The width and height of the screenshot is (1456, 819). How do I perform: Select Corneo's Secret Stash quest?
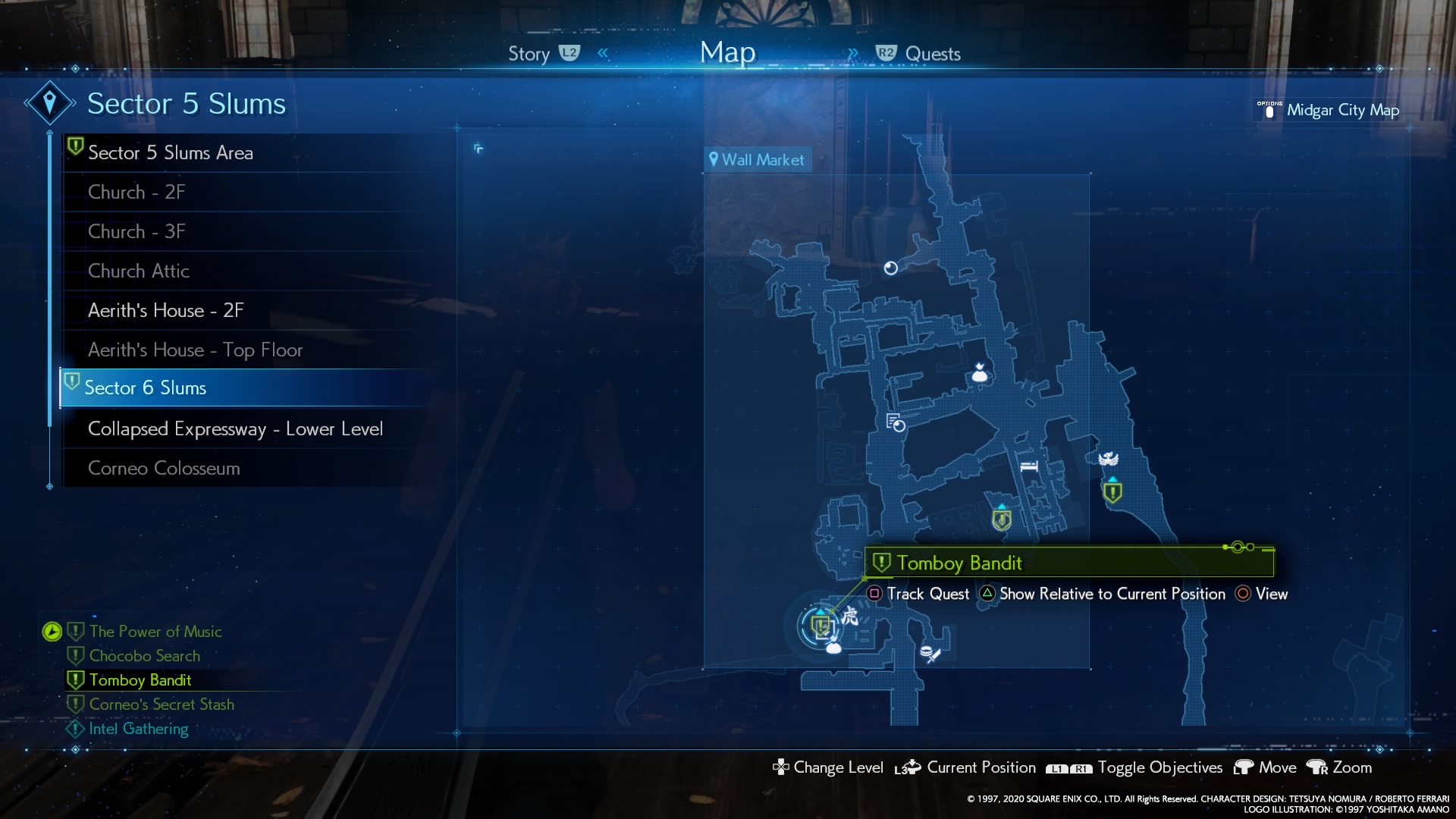coord(162,704)
